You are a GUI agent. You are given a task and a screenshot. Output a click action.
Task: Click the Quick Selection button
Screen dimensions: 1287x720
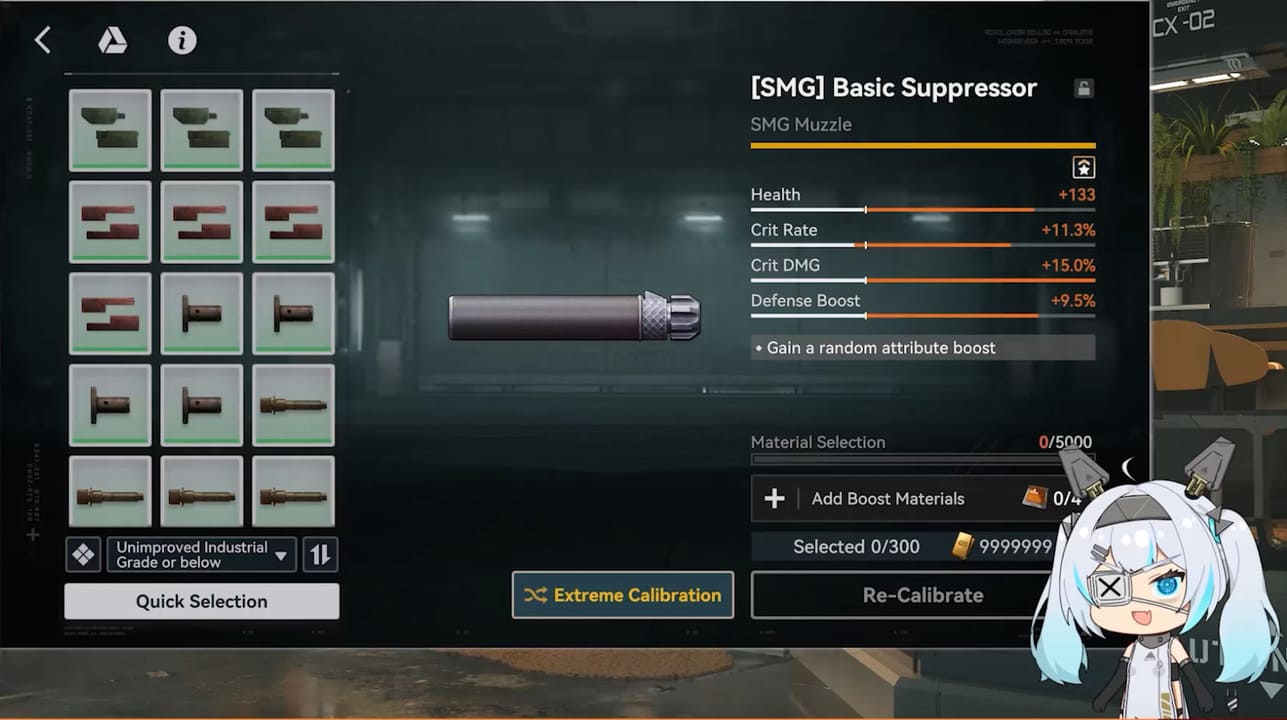click(x=201, y=601)
